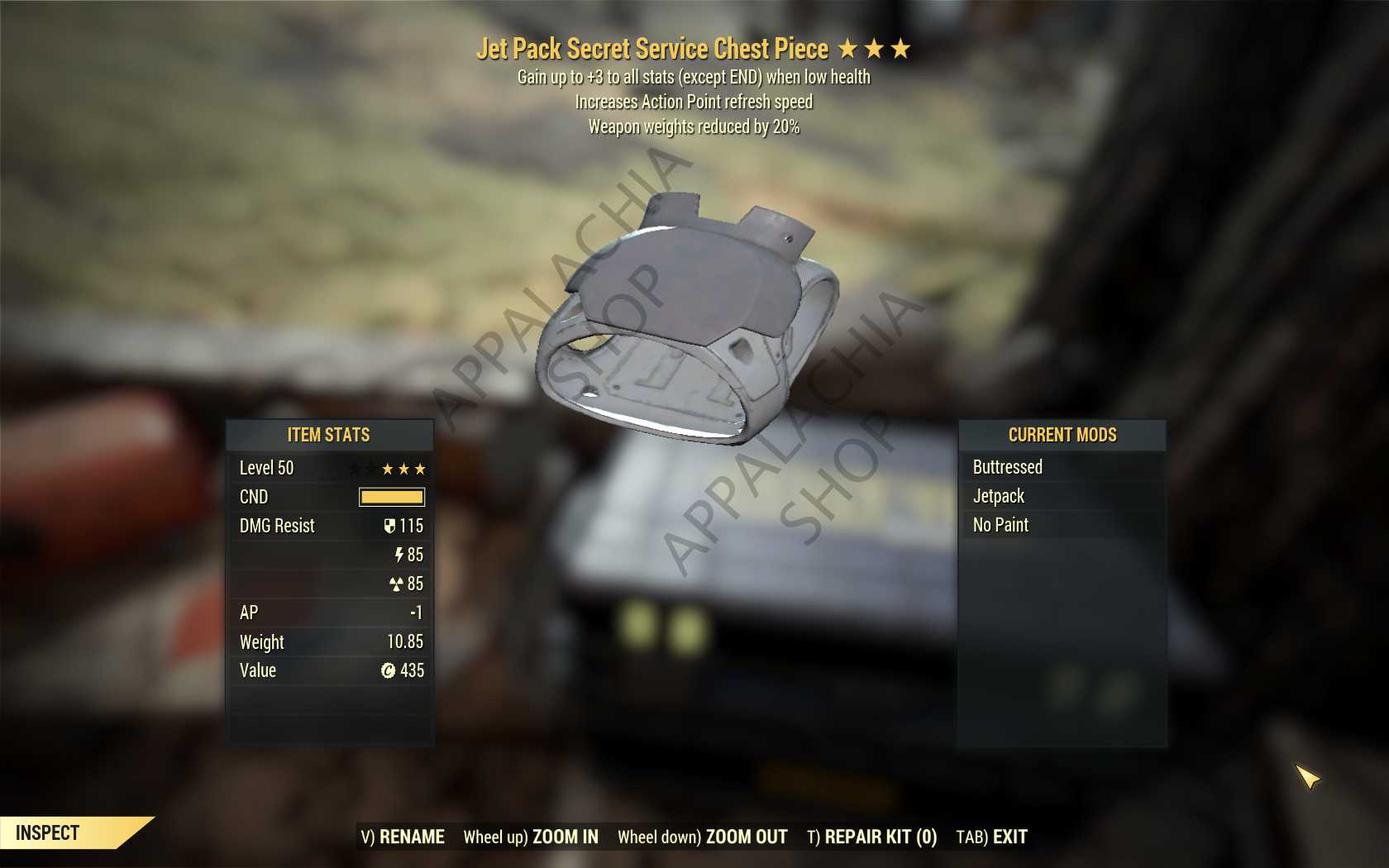Click the radiation resist icon
This screenshot has height=868, width=1389.
click(395, 584)
